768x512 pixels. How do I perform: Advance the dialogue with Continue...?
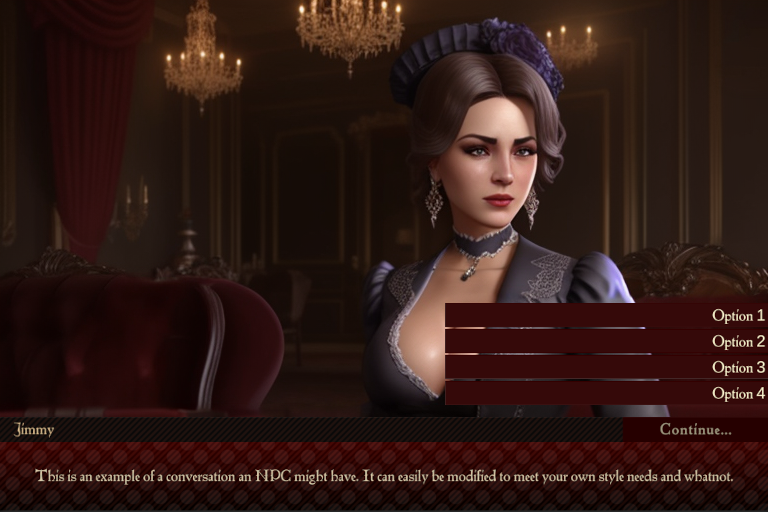(x=695, y=430)
